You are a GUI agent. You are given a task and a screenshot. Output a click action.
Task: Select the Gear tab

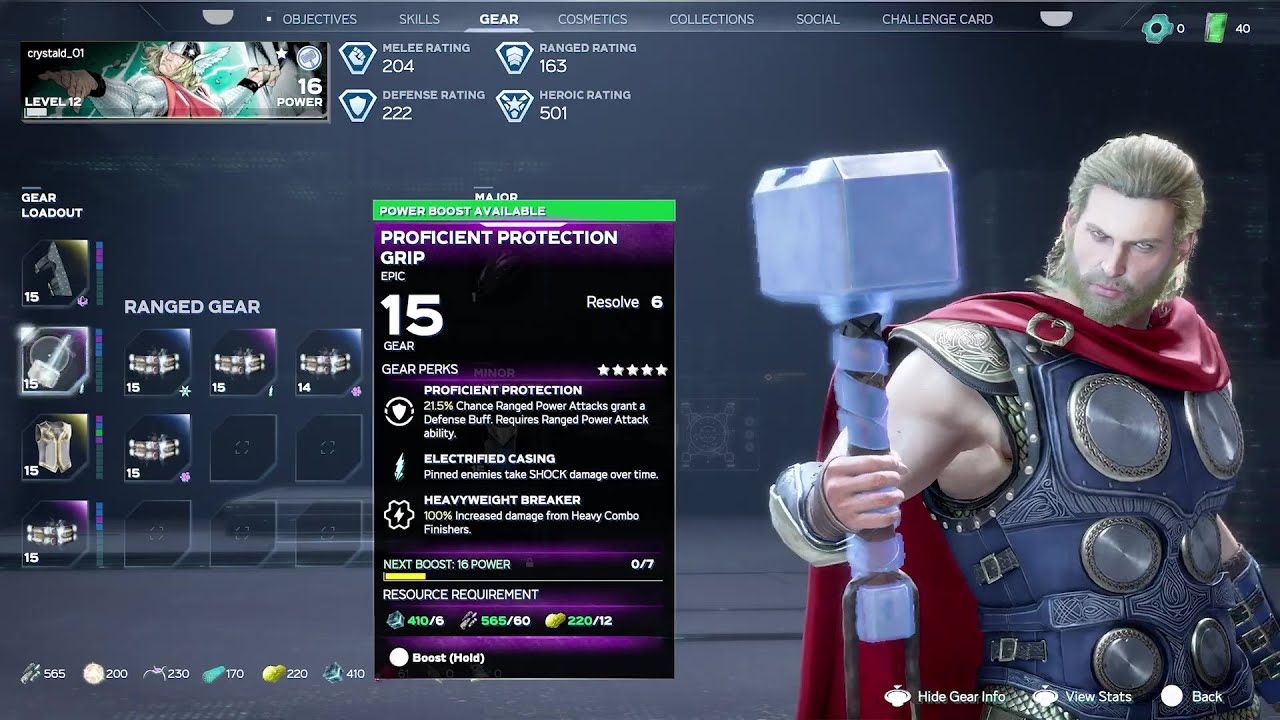(x=498, y=19)
